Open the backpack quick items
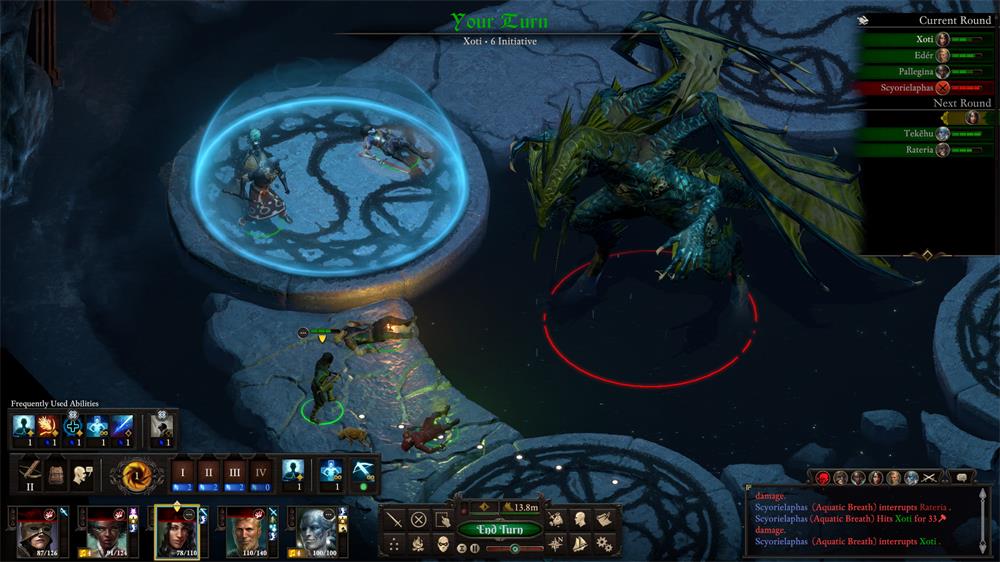This screenshot has height=562, width=1000. (x=59, y=472)
